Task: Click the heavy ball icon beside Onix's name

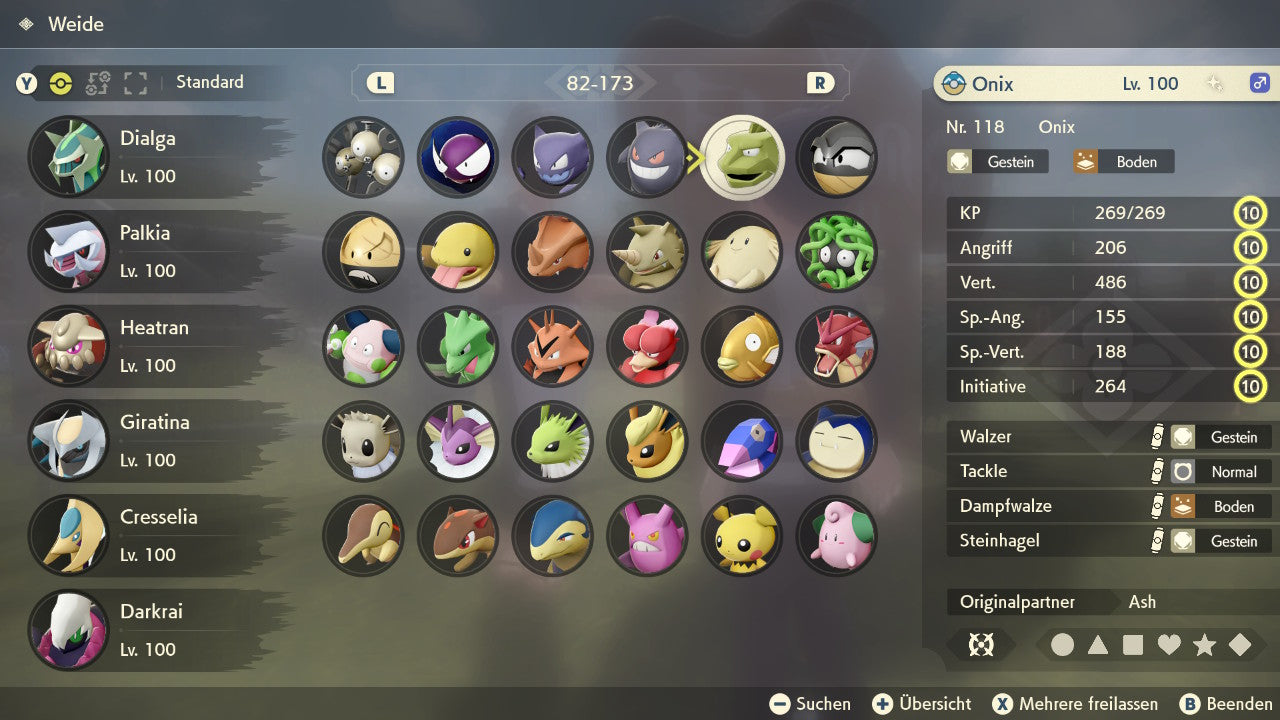Action: pos(955,83)
